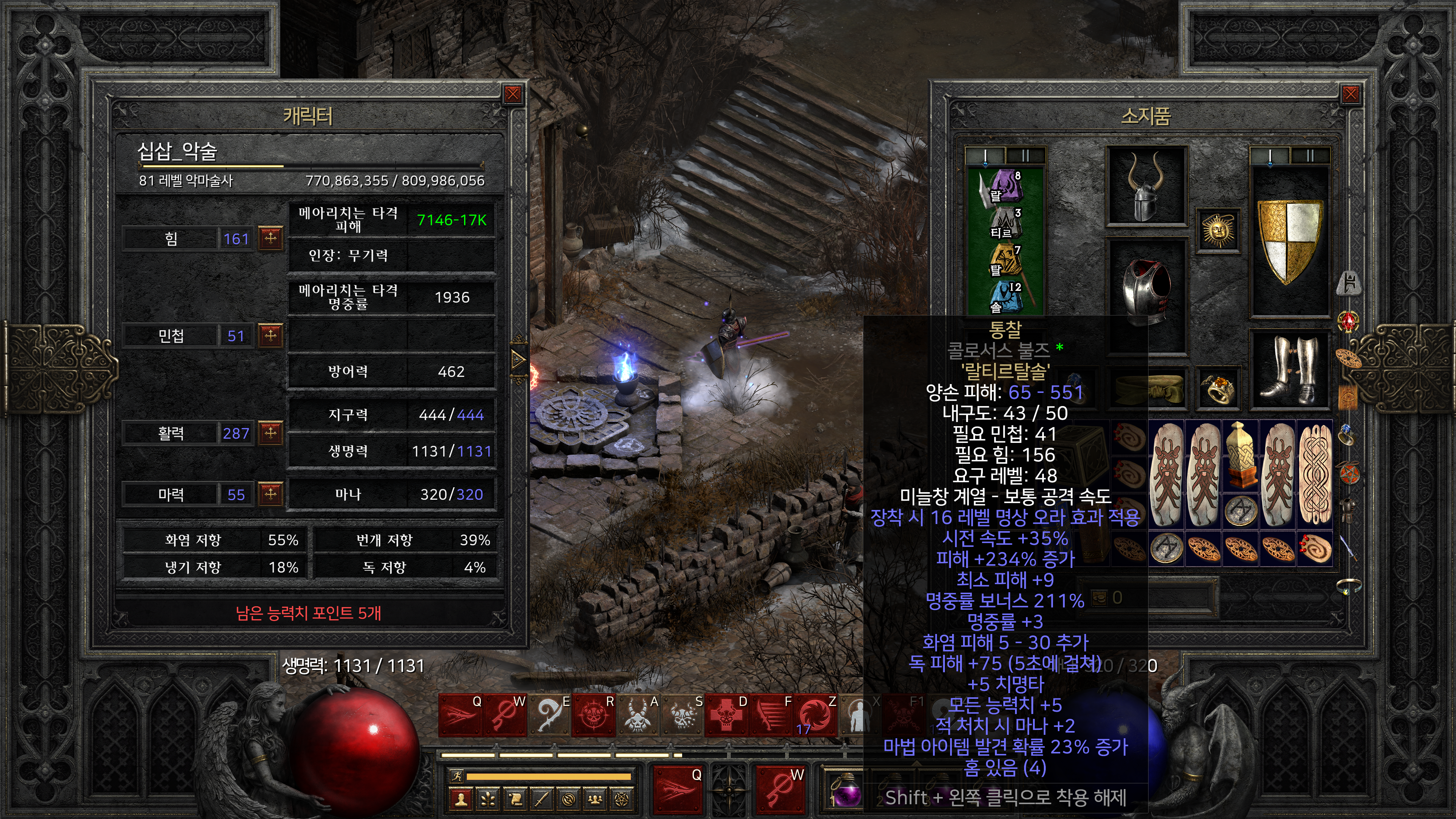The height and width of the screenshot is (819, 1456).
Task: Select the gold-and-white quartered shield
Action: pyautogui.click(x=1290, y=240)
